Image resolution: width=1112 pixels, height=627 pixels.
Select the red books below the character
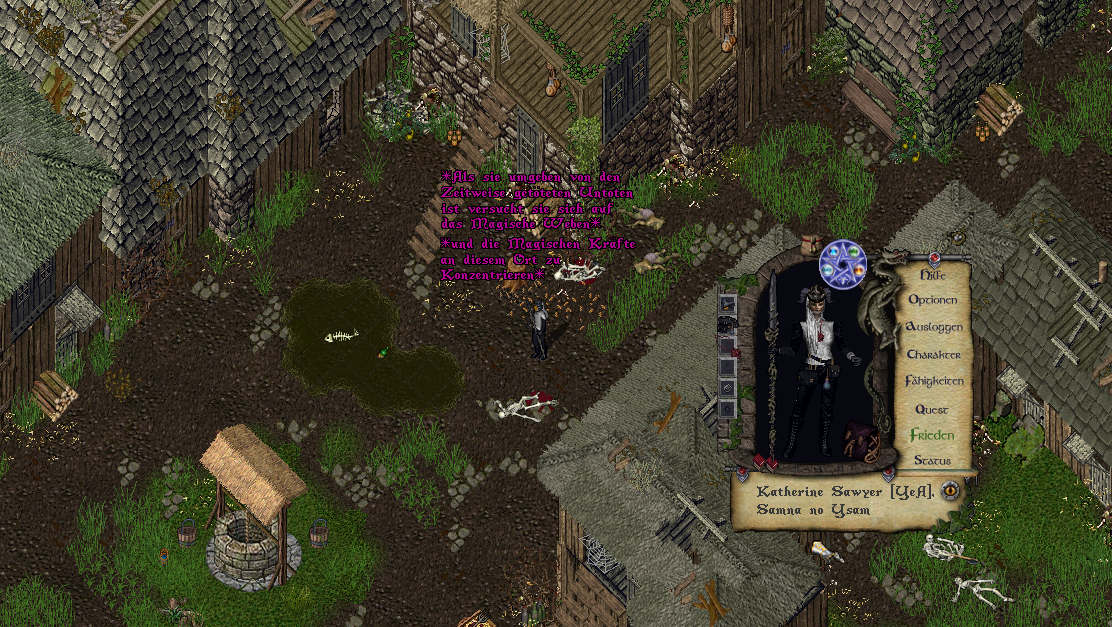pyautogui.click(x=765, y=462)
